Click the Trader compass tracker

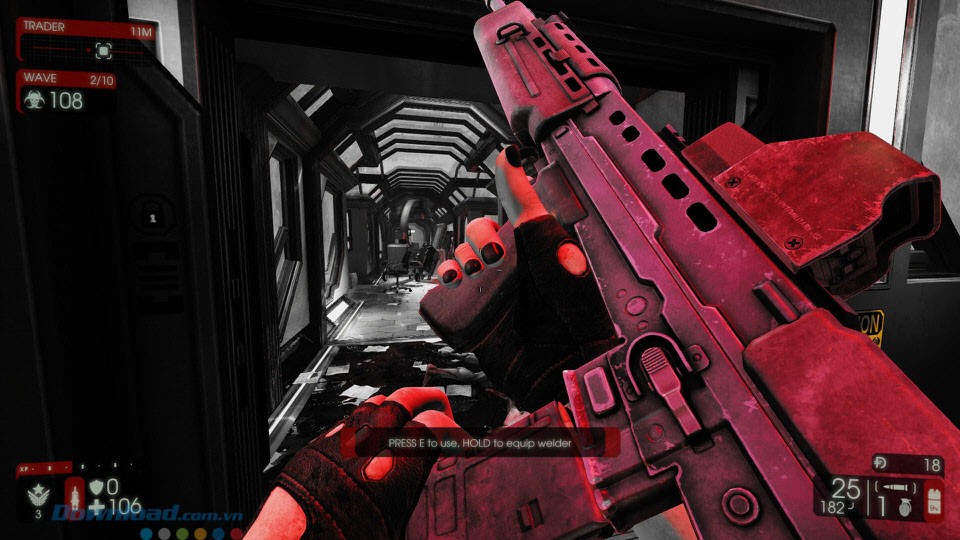coord(102,49)
